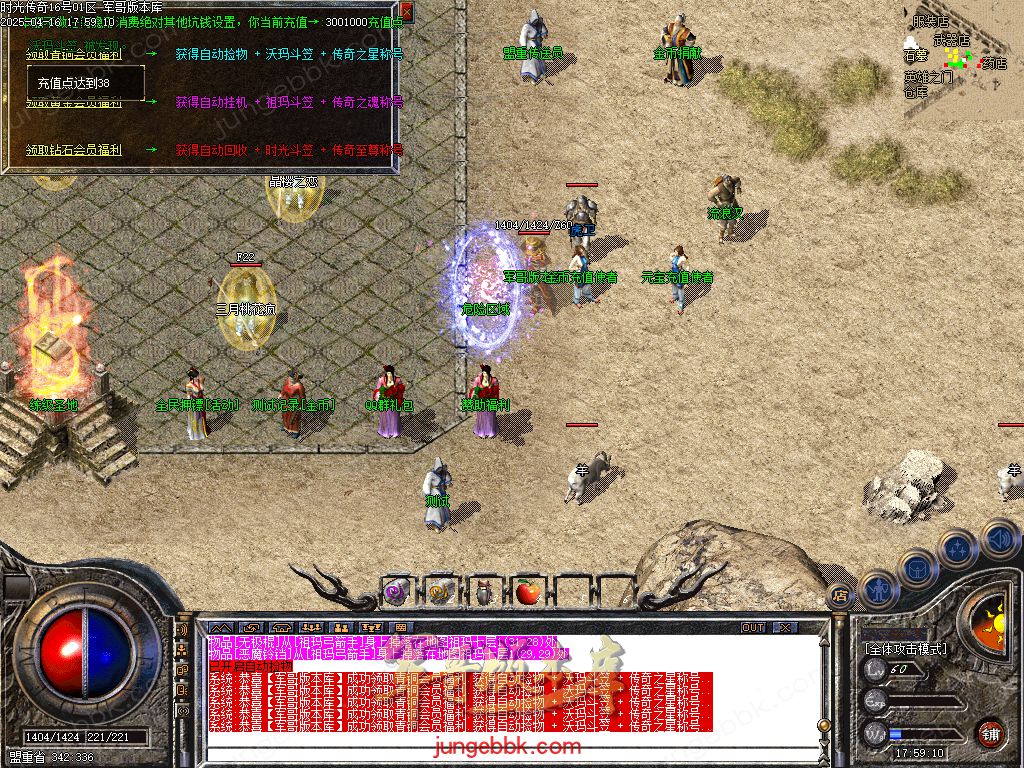Open the stall with the red 铺 button
1024x768 pixels.
click(x=990, y=733)
